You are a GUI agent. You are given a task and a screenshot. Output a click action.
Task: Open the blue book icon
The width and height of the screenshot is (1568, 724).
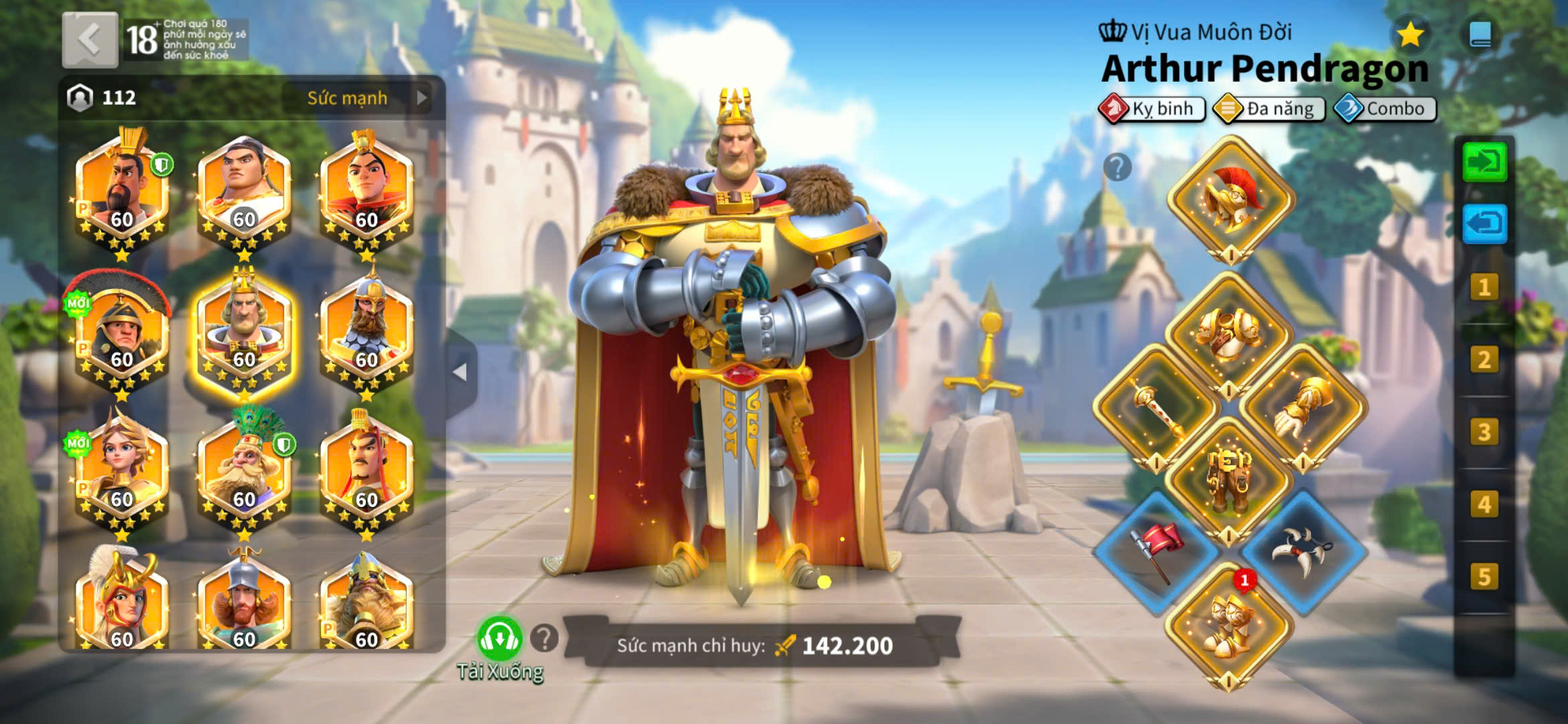[x=1480, y=34]
